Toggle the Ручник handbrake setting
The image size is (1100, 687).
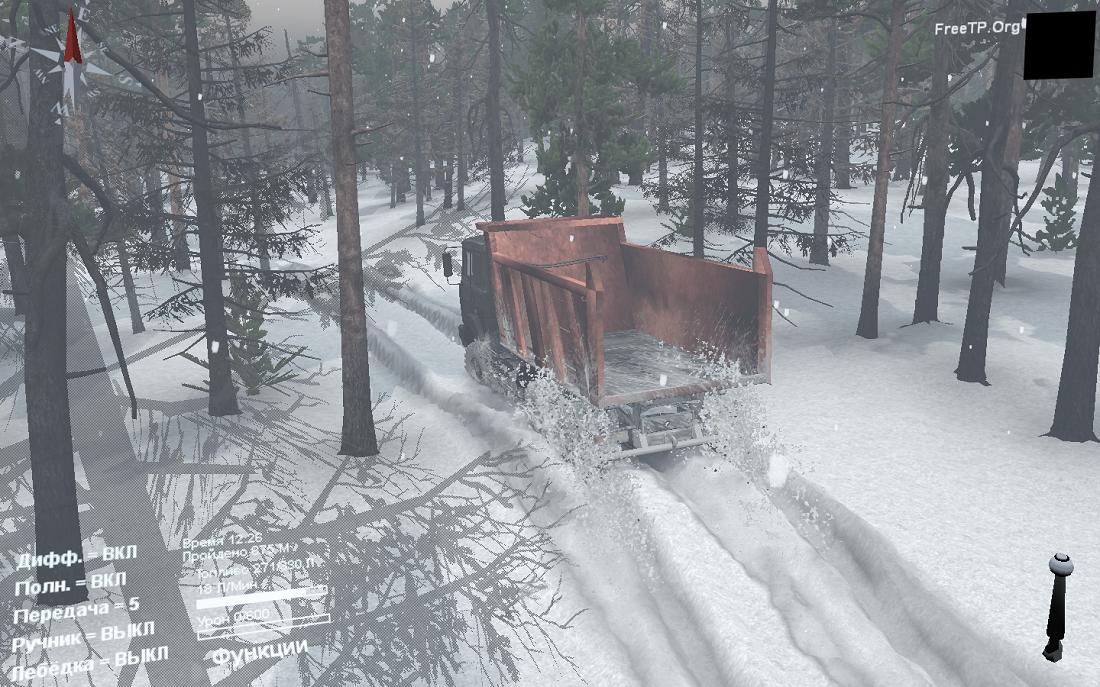click(83, 635)
